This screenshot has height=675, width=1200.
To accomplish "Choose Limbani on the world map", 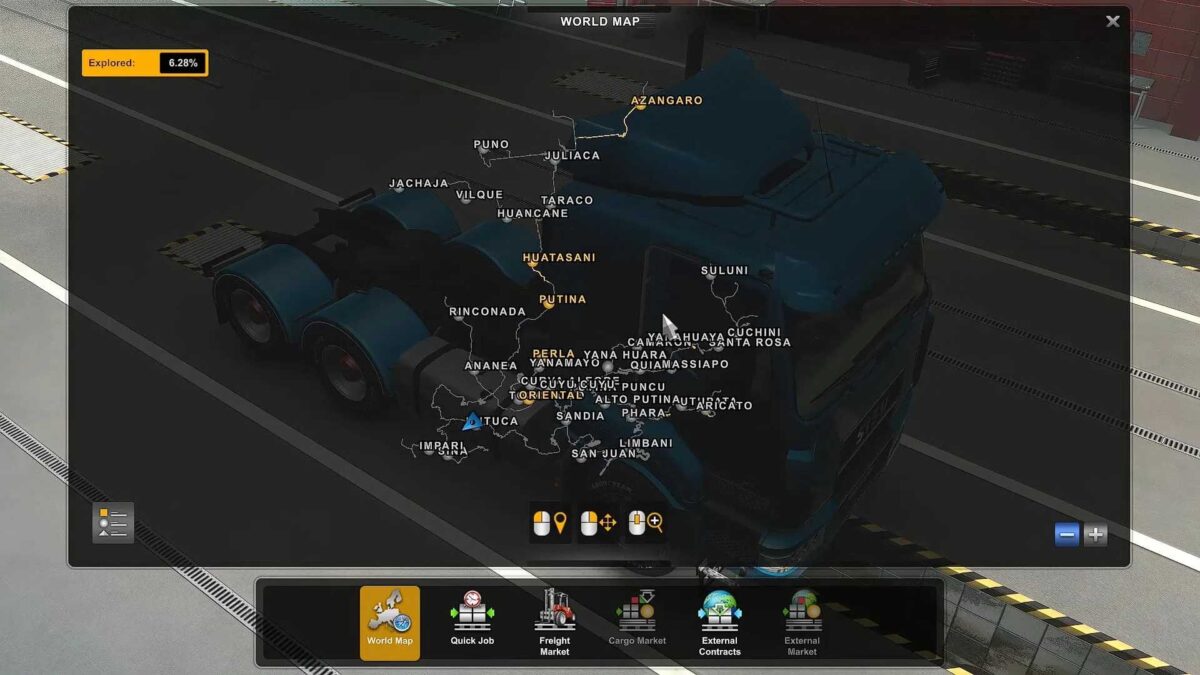I will point(646,443).
